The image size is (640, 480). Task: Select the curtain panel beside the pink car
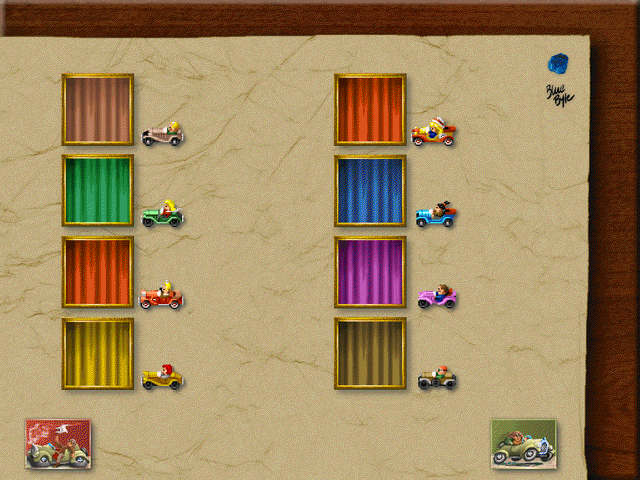(x=370, y=272)
